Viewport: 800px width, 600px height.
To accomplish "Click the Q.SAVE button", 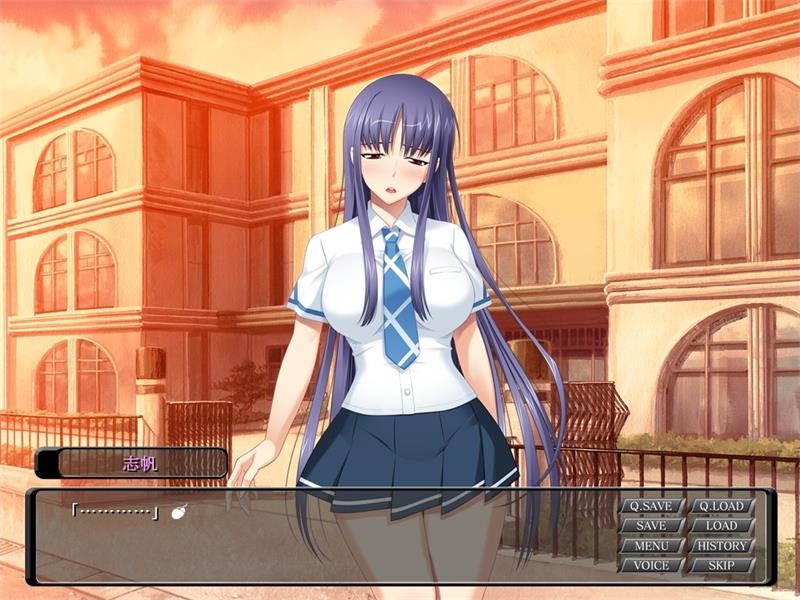I will point(651,506).
